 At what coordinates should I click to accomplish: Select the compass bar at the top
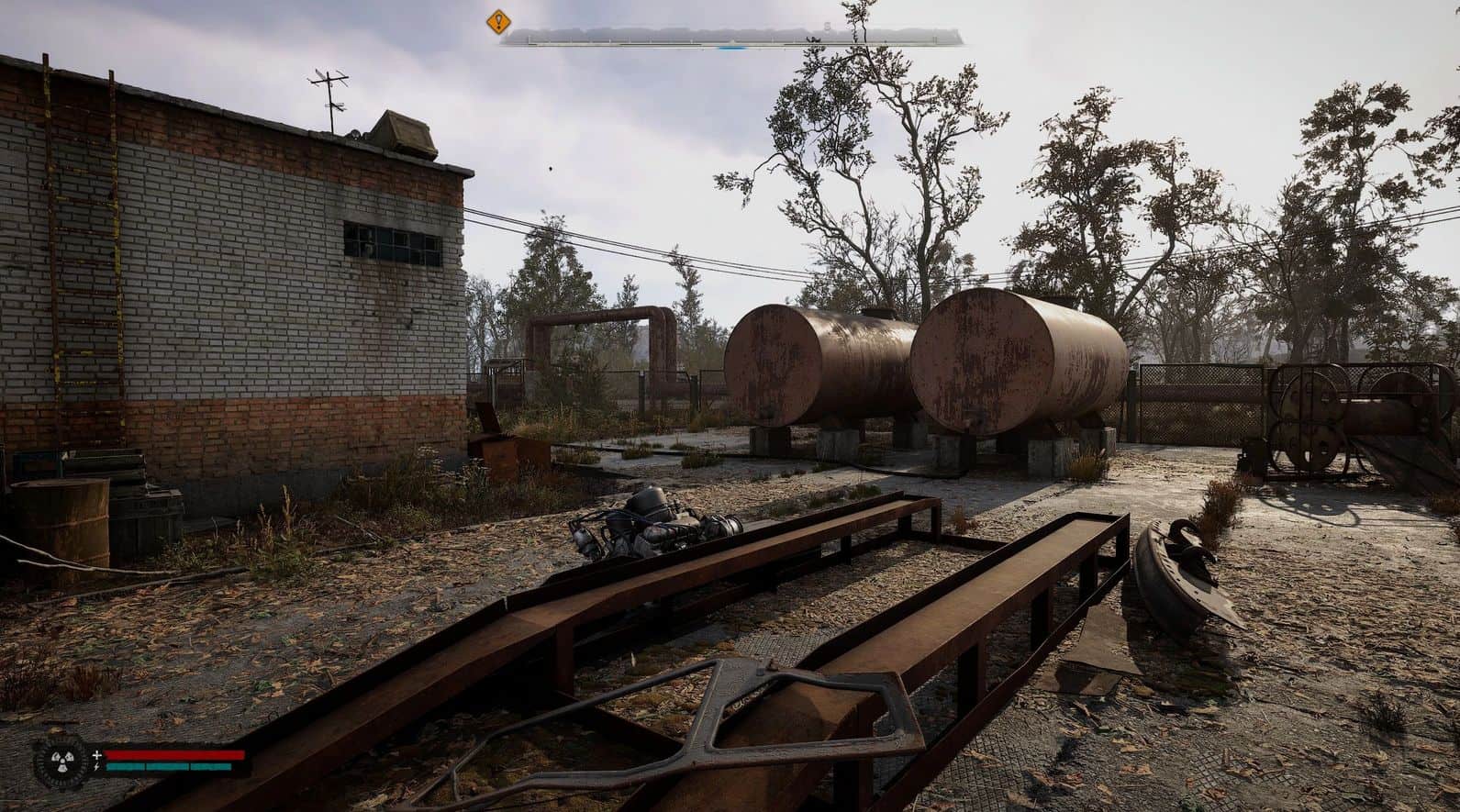(x=732, y=37)
